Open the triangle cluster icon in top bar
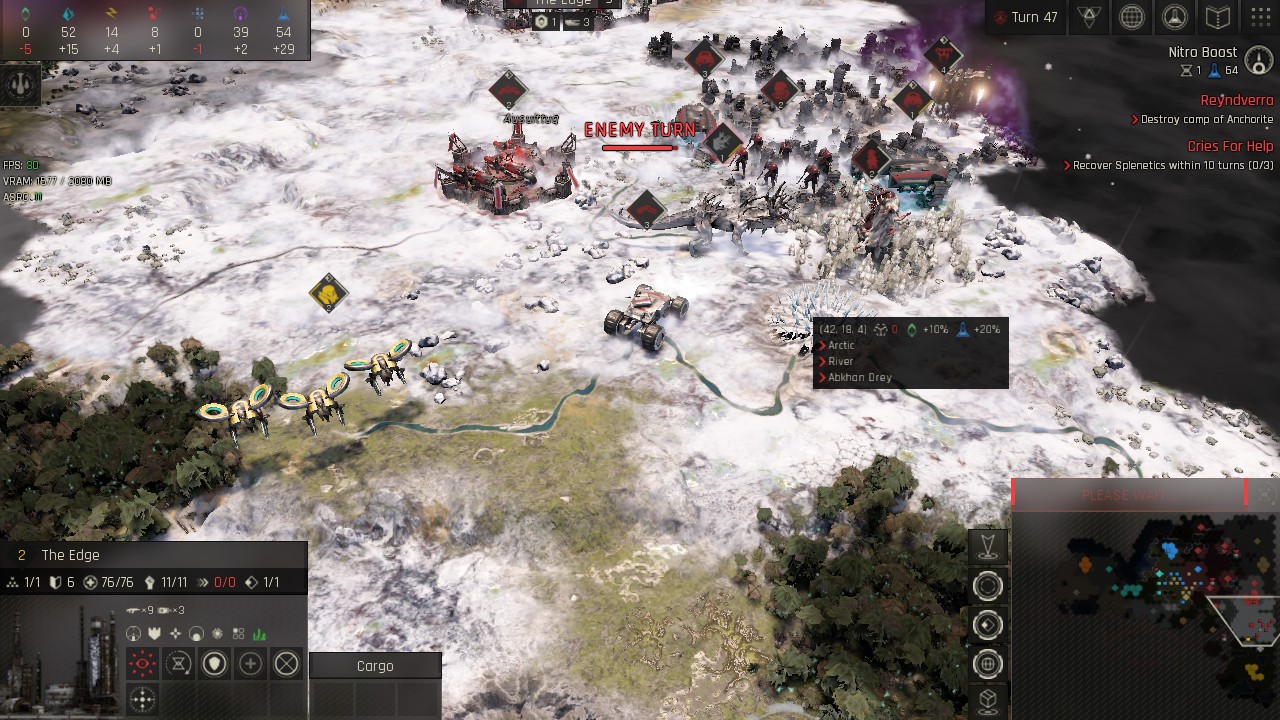Viewport: 1280px width, 720px height. coord(1088,17)
